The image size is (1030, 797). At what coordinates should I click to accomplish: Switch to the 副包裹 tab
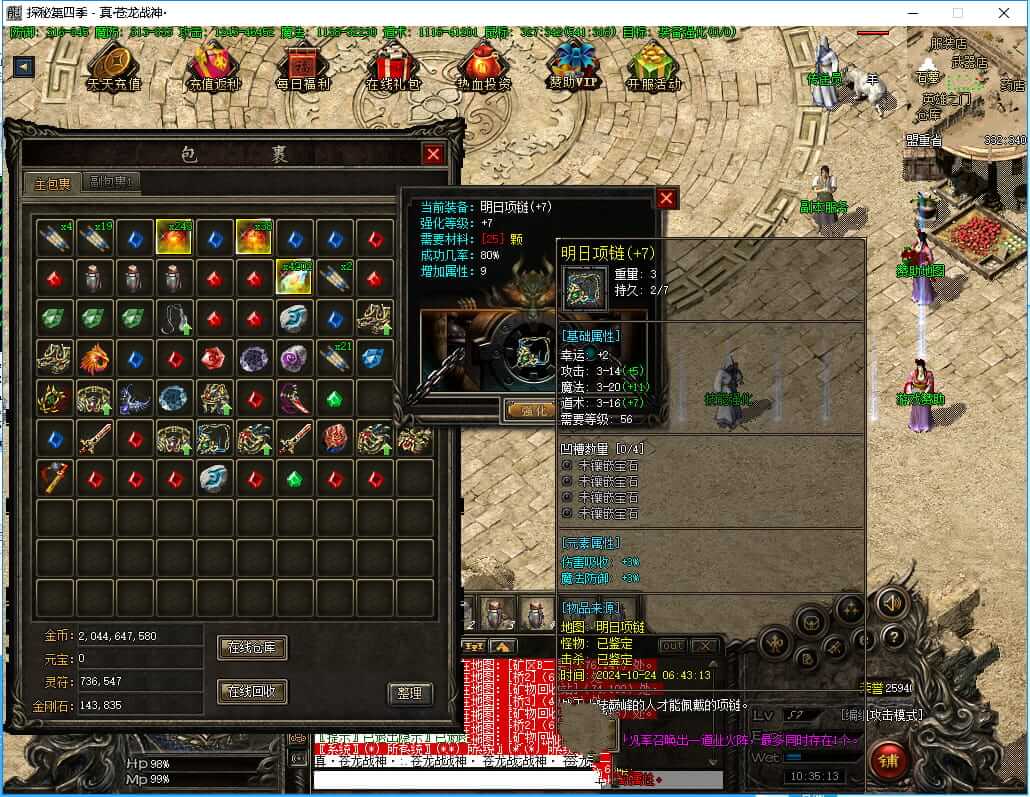pyautogui.click(x=111, y=182)
